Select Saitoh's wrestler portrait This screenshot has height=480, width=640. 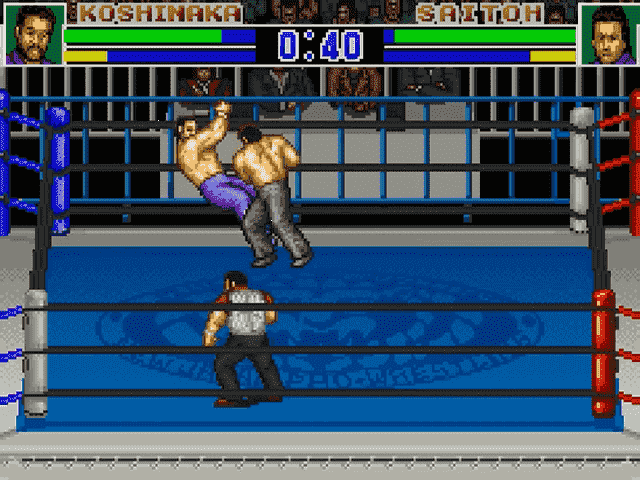click(607, 34)
